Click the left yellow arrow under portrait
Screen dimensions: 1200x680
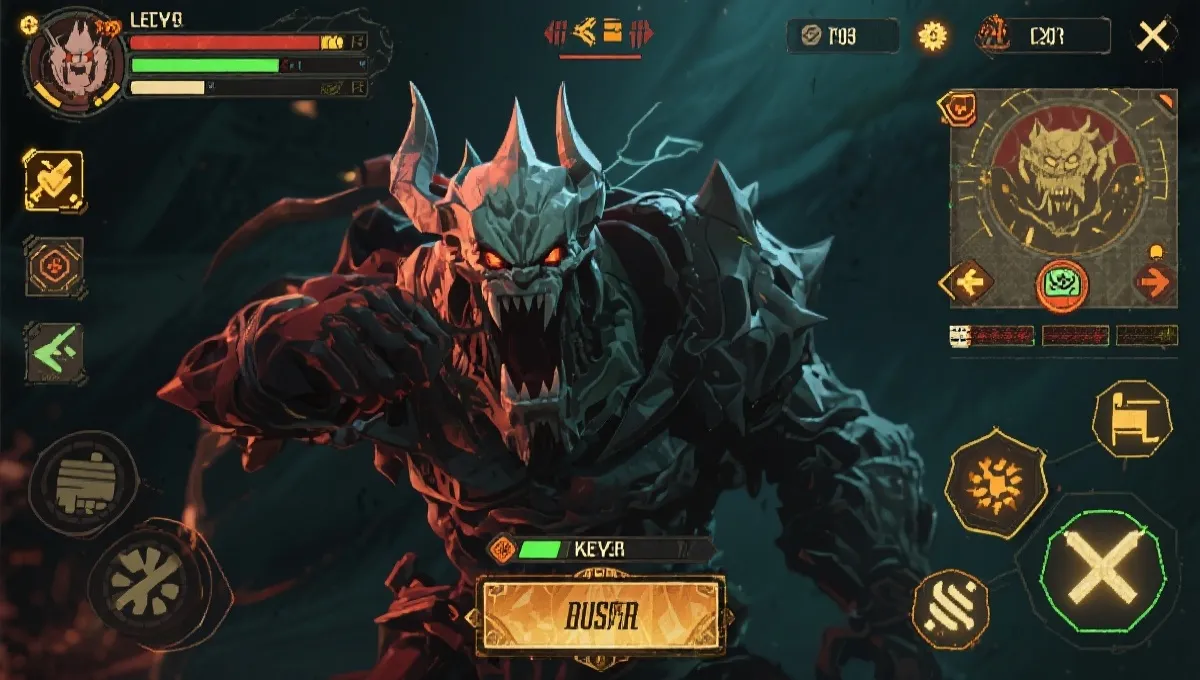[x=967, y=283]
